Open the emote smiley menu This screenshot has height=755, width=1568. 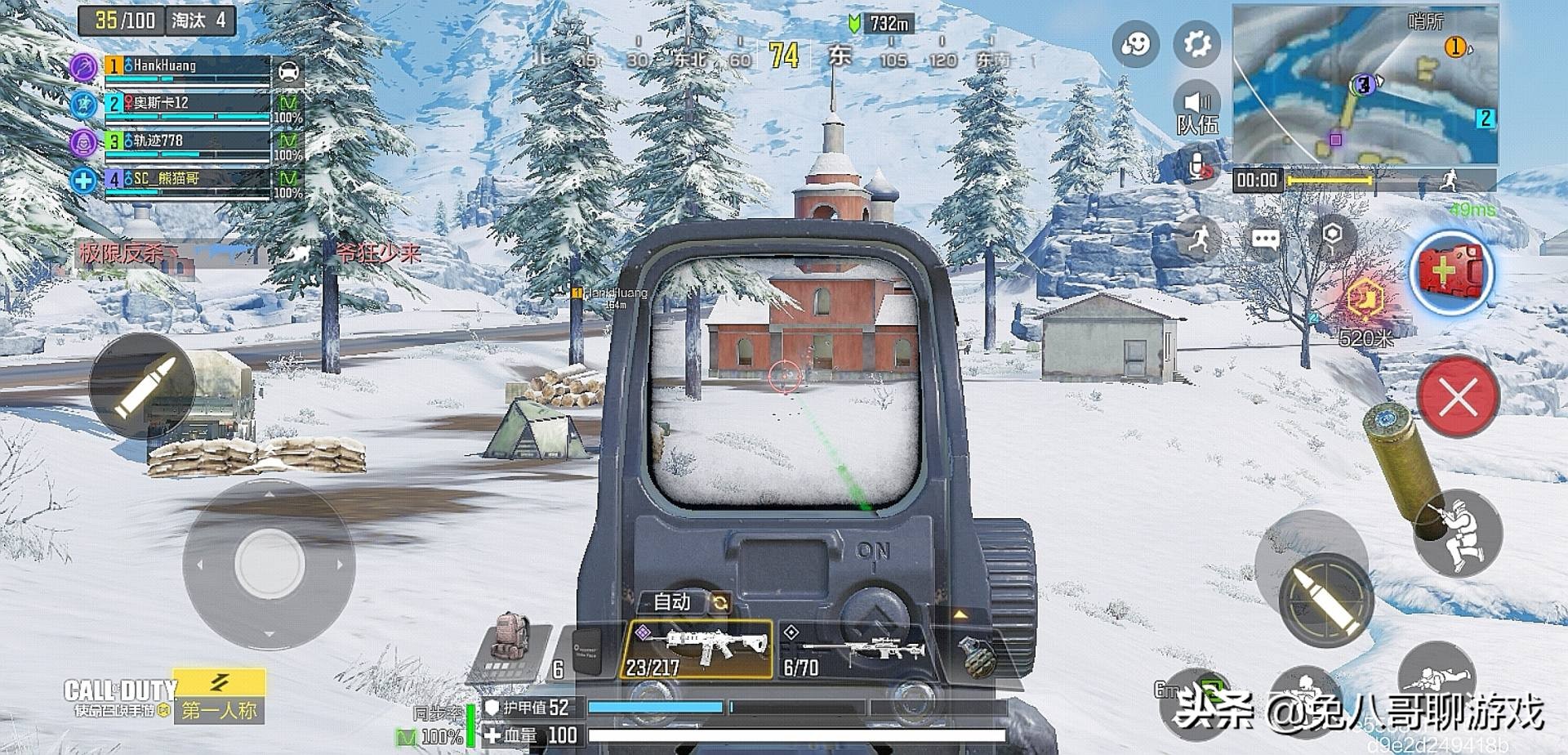[1135, 43]
